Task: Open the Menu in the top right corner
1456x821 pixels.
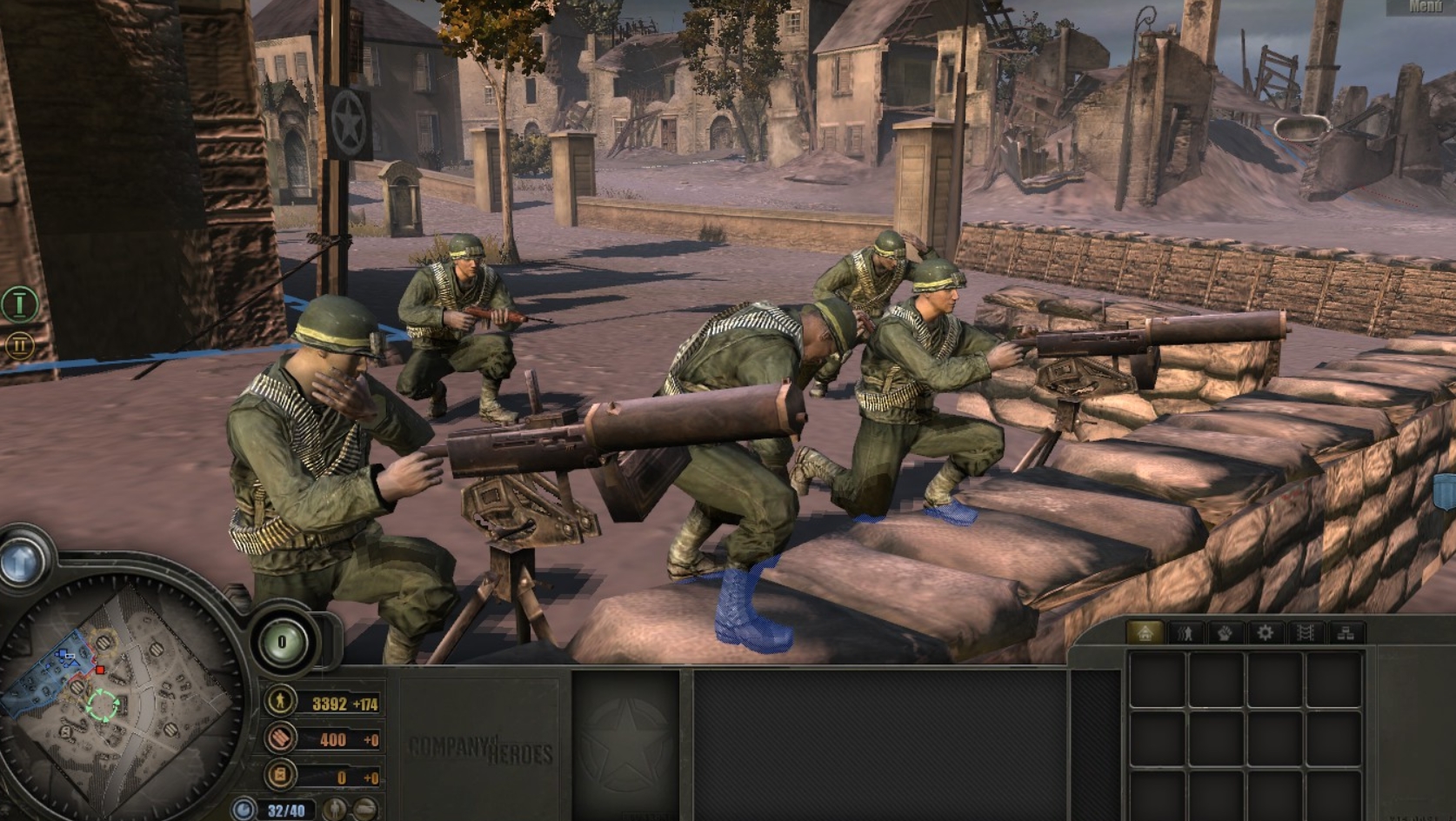Action: pyautogui.click(x=1425, y=7)
